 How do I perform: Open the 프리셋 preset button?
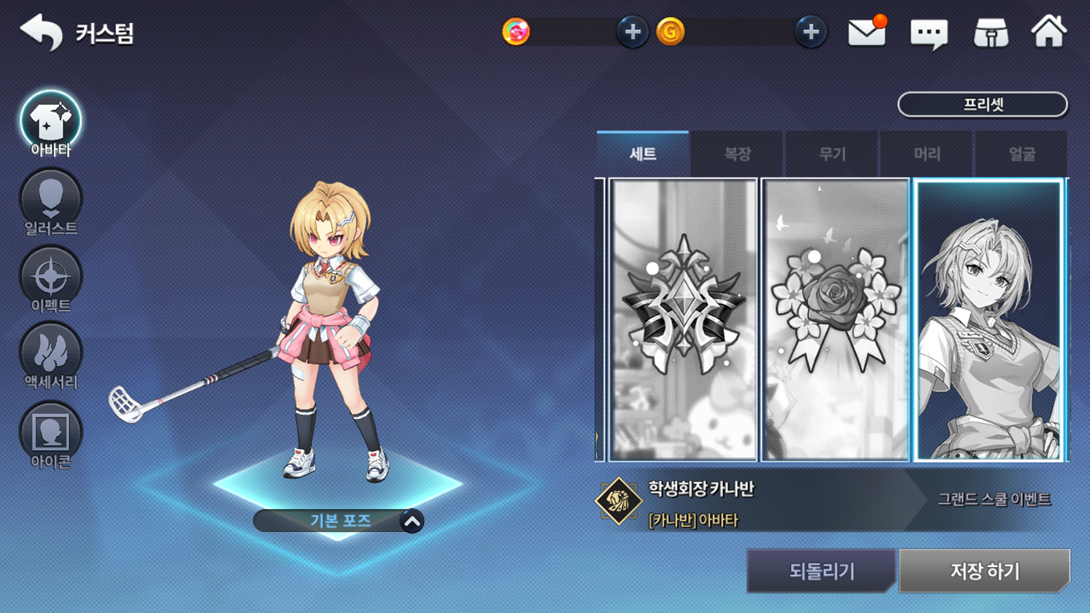pos(982,104)
